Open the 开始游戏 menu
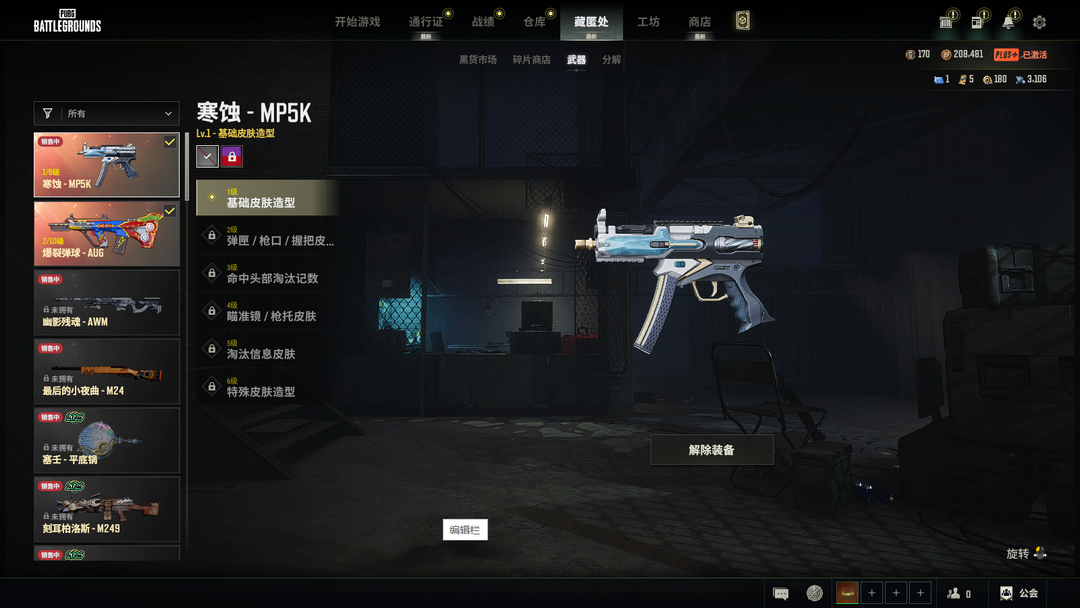 [x=357, y=21]
